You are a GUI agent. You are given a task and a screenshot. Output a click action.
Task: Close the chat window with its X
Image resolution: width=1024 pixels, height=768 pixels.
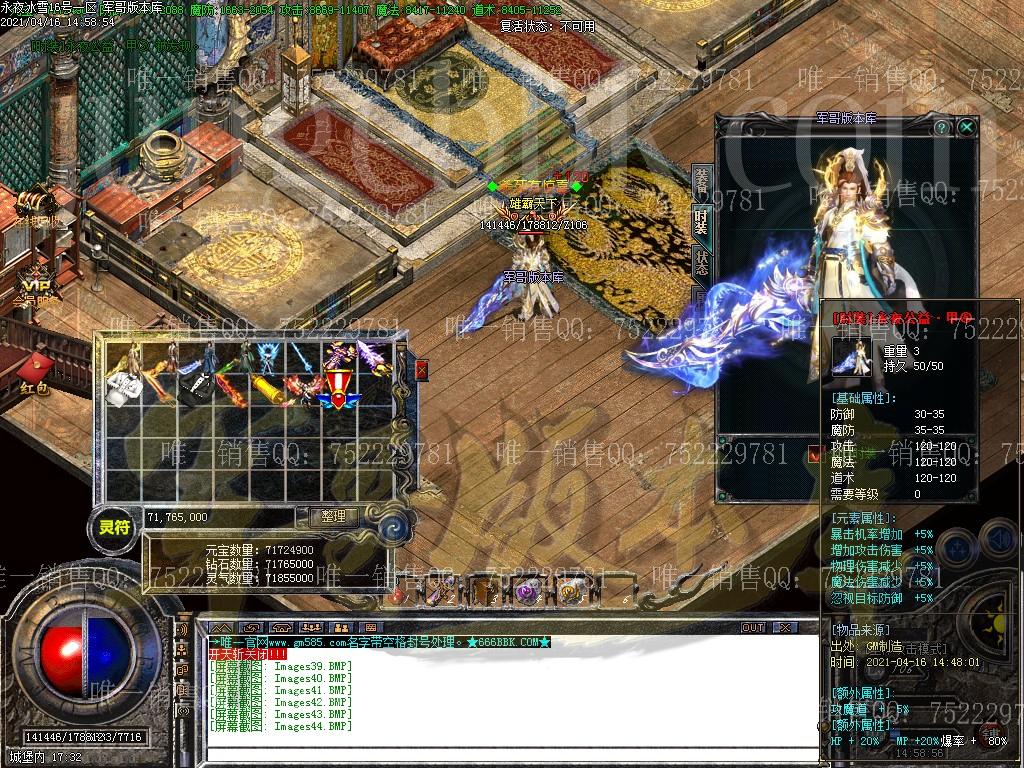coord(786,627)
